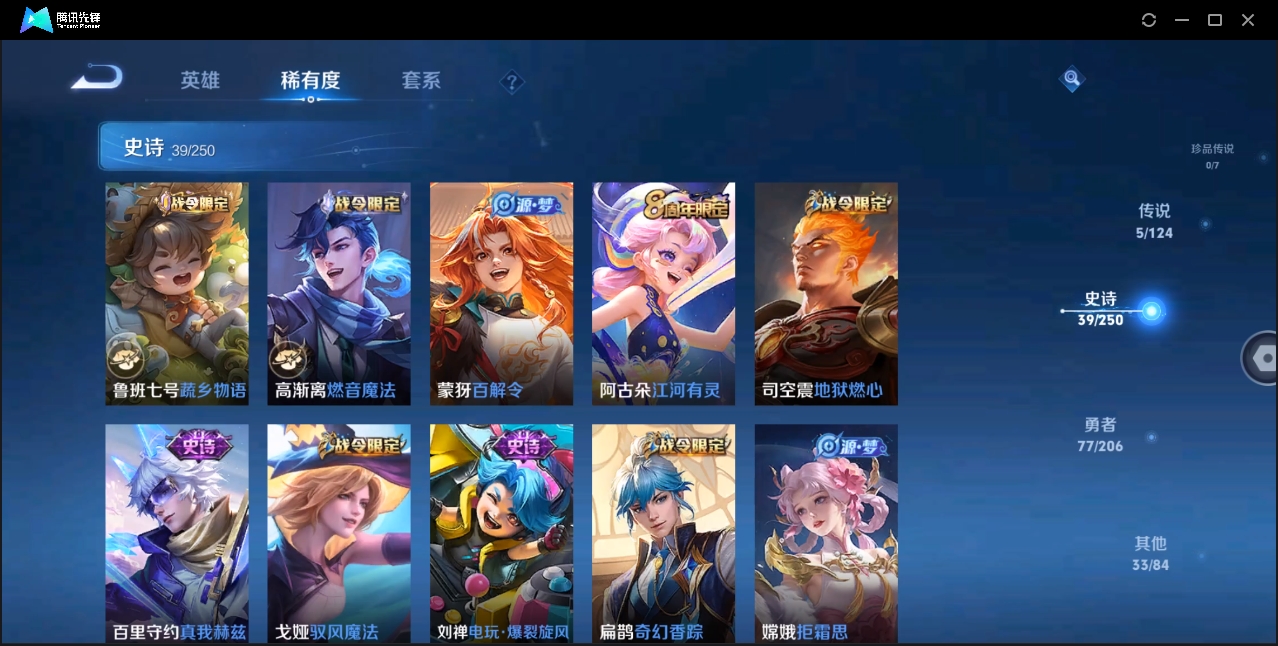View the 阿古朵 江河有灵 skin card
1278x646 pixels.
click(663, 293)
